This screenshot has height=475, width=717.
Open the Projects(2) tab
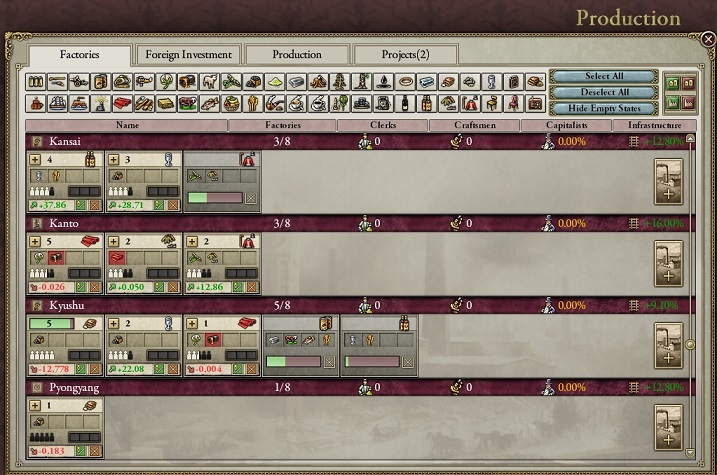click(405, 55)
